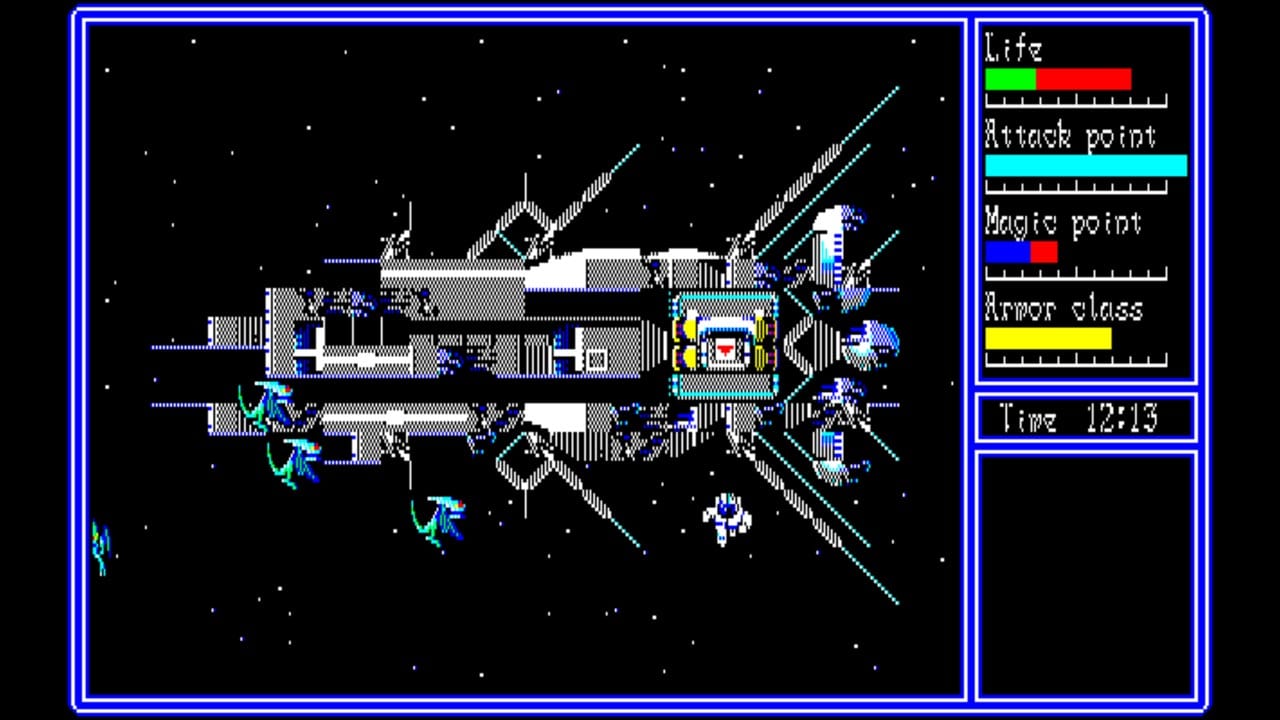This screenshot has height=720, width=1280.
Task: Click the yellow Armor class bar
Action: point(1048,340)
